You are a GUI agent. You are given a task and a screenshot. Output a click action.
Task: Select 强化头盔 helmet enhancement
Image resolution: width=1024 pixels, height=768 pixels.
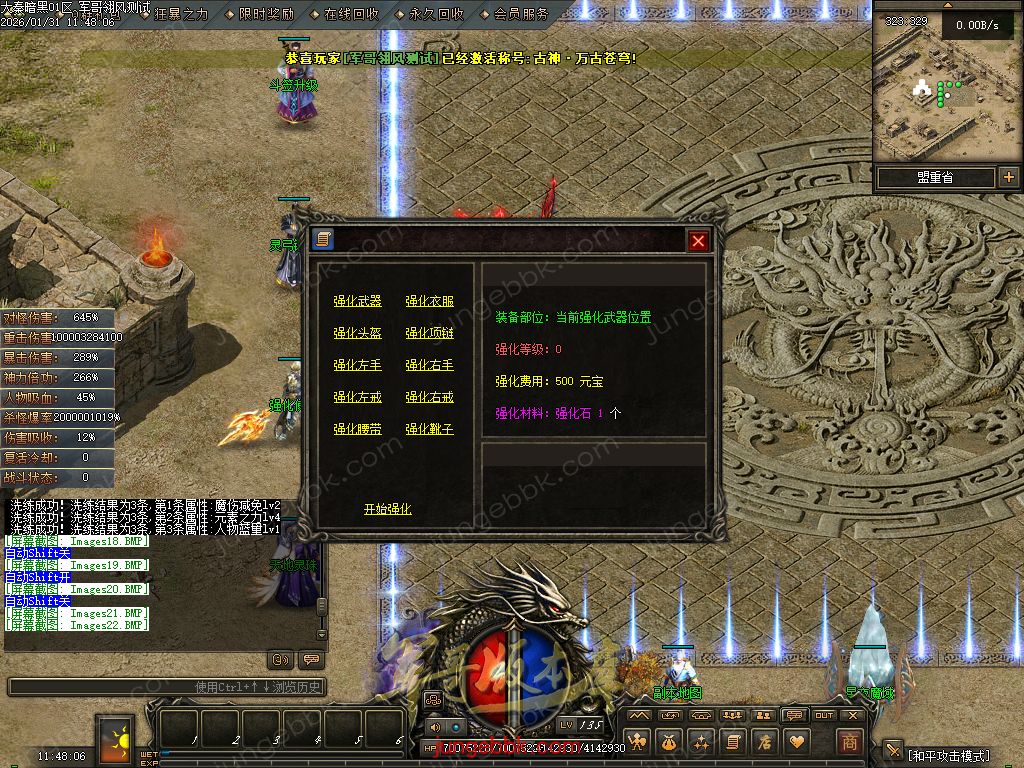click(357, 333)
